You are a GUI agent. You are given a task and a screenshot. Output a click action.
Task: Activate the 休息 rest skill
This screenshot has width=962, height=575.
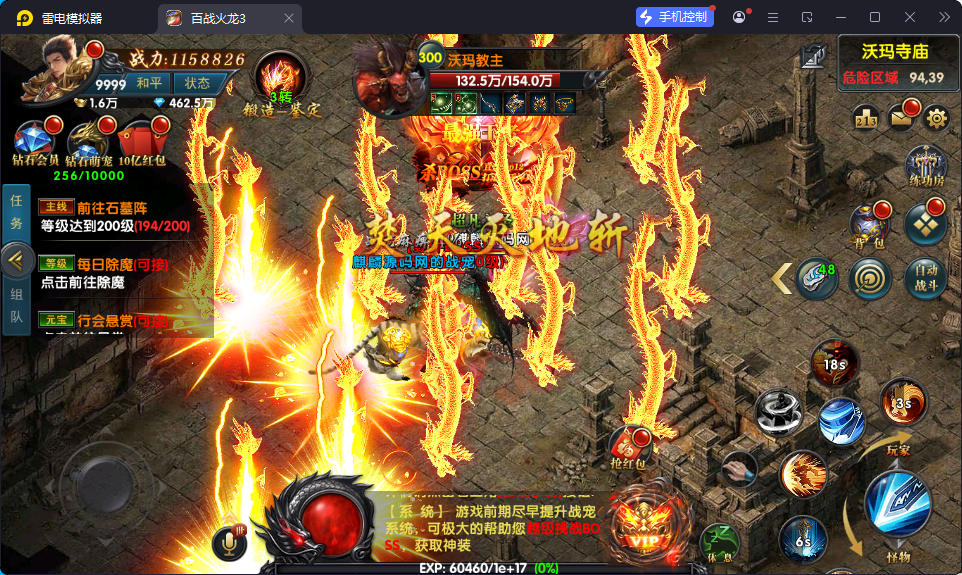(720, 541)
